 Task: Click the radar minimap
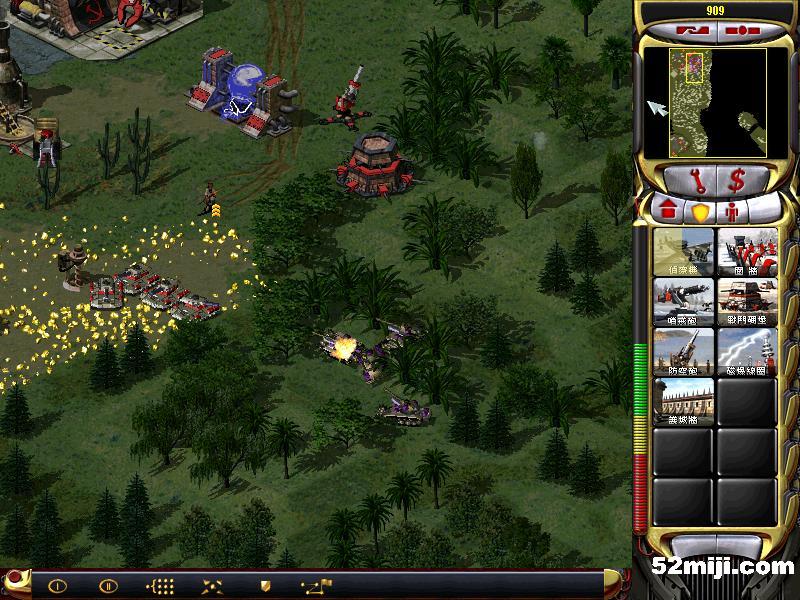pos(705,104)
